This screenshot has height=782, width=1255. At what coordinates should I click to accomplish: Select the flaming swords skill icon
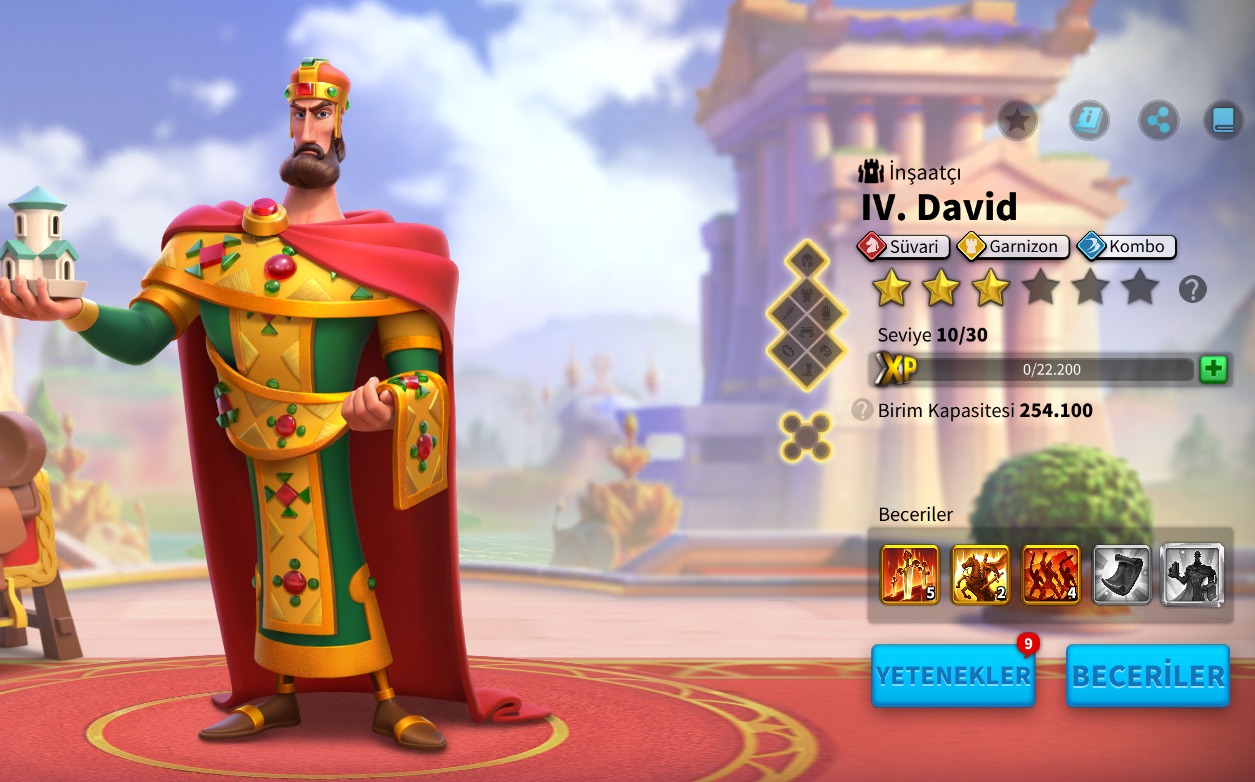910,575
